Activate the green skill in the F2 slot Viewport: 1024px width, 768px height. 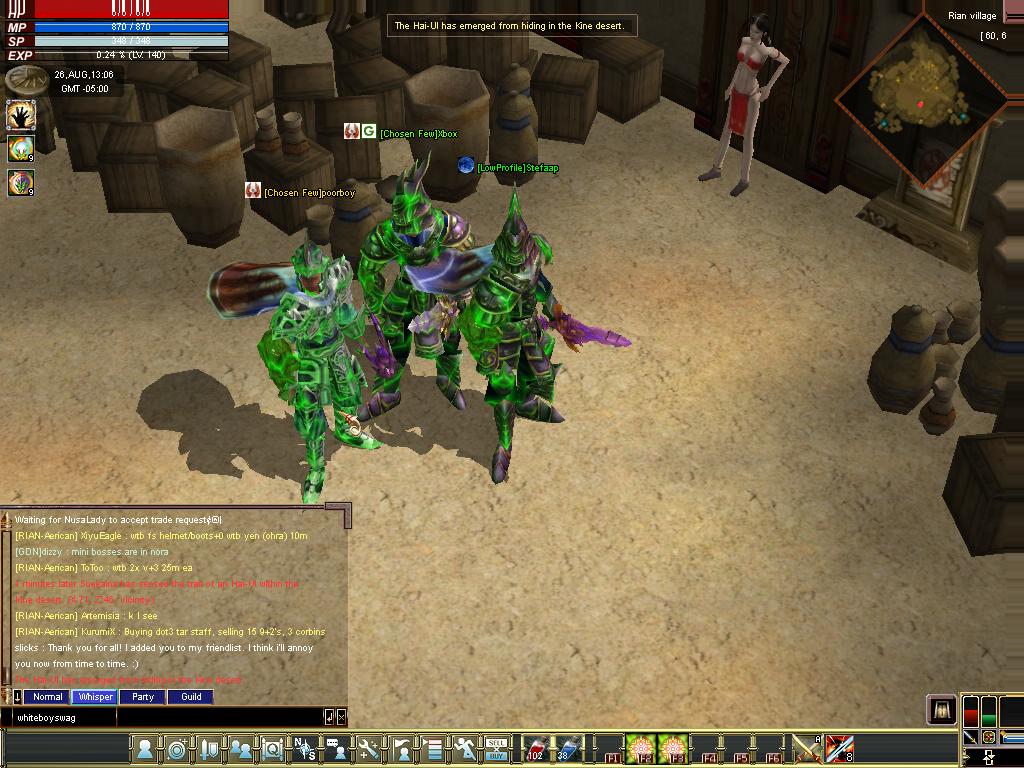641,748
